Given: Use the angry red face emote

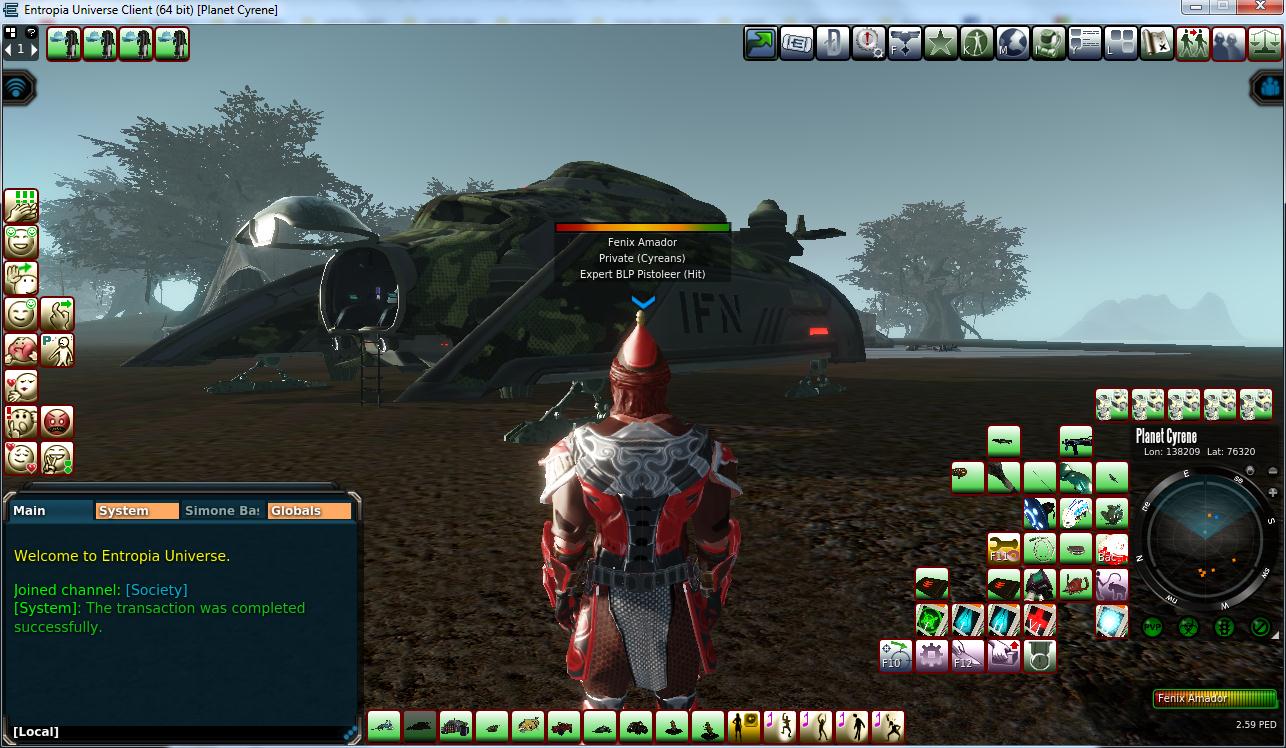Looking at the screenshot, I should coord(57,422).
